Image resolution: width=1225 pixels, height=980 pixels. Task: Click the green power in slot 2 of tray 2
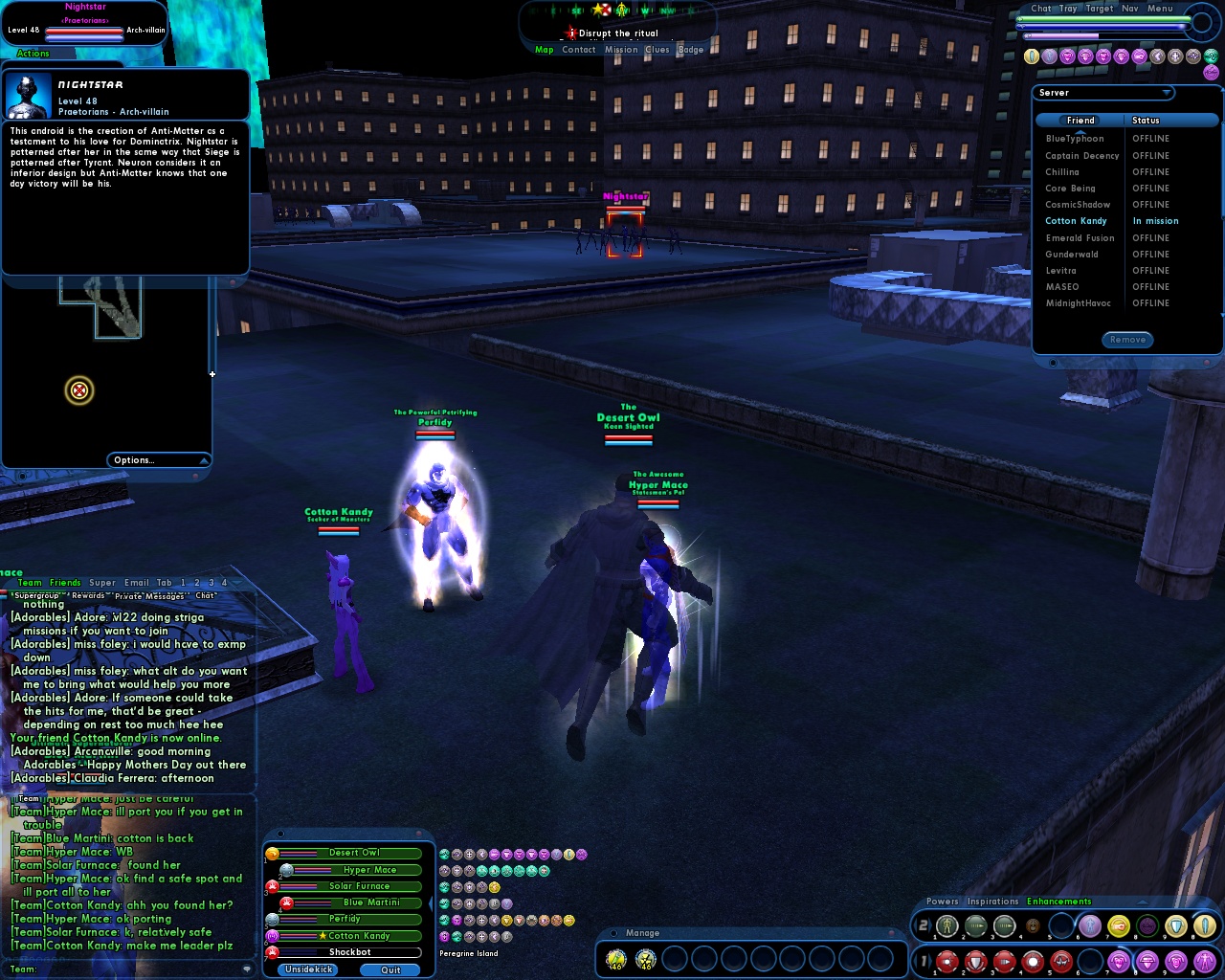click(x=974, y=925)
